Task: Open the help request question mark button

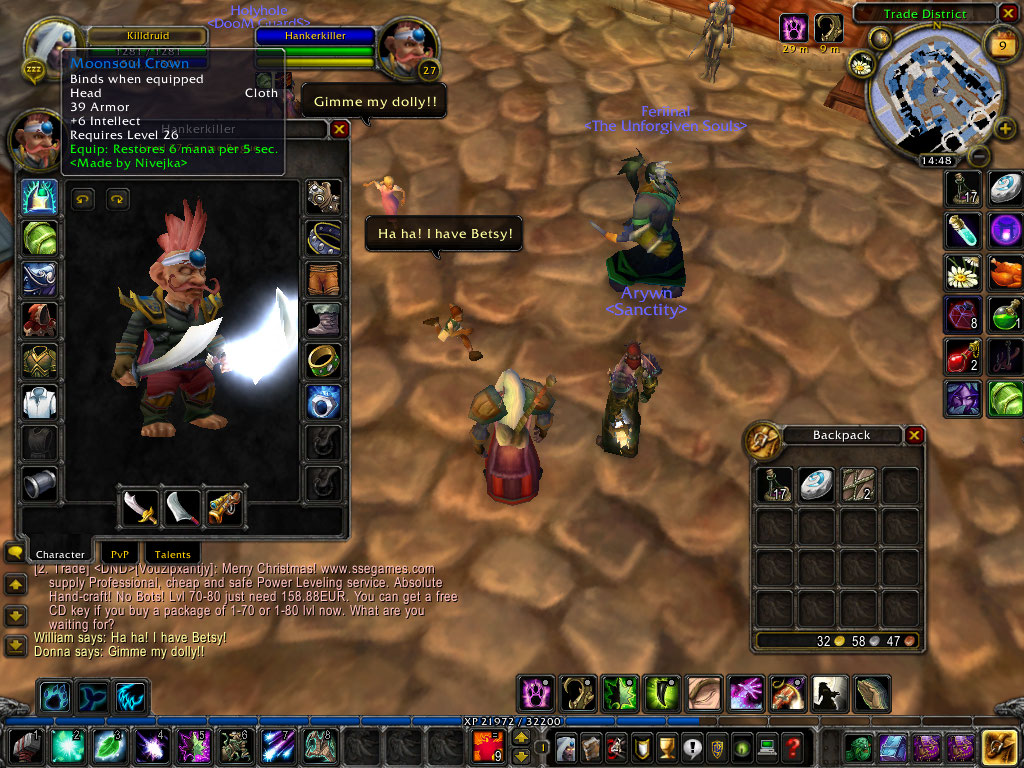Action: tap(792, 746)
